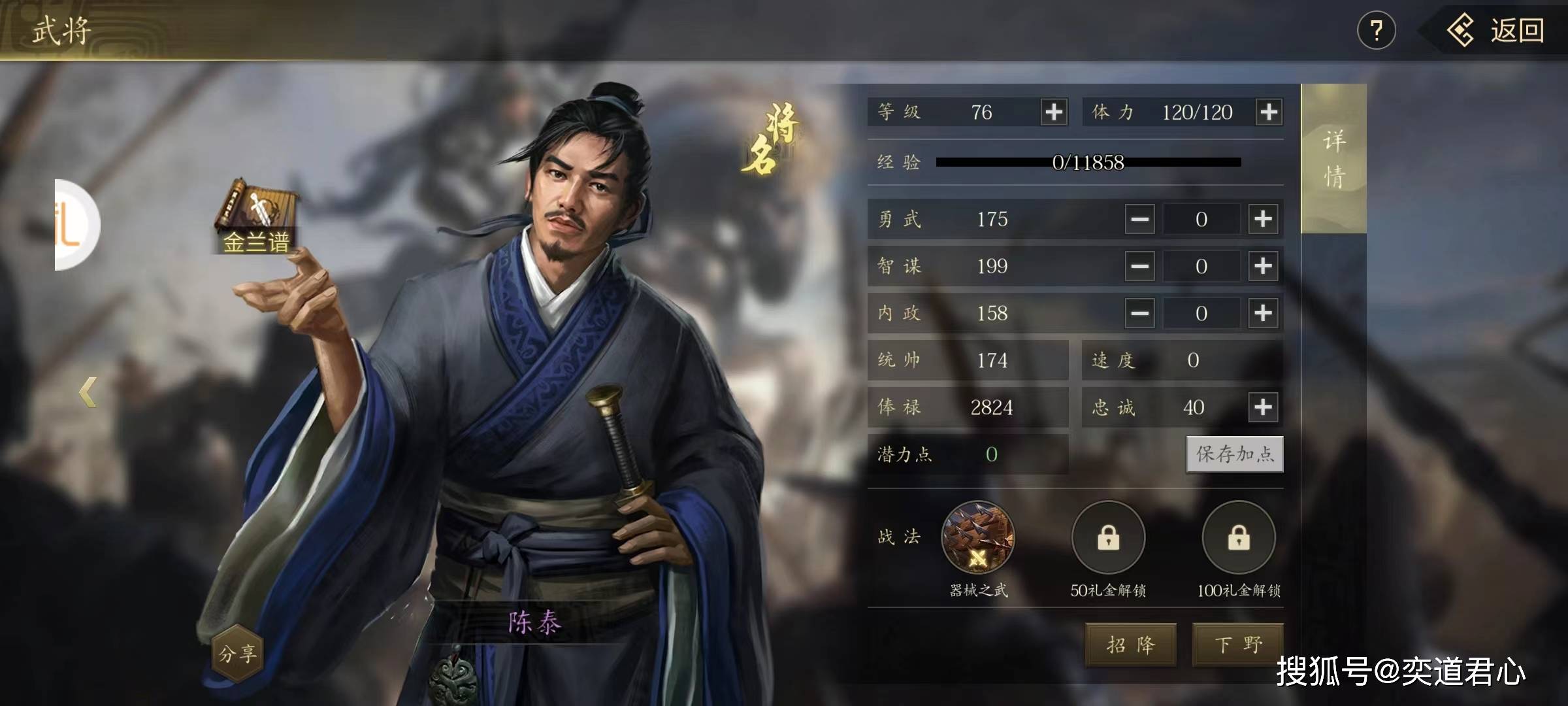The width and height of the screenshot is (1568, 706).
Task: Open the 金兰谱 scroll icon
Action: click(x=256, y=217)
